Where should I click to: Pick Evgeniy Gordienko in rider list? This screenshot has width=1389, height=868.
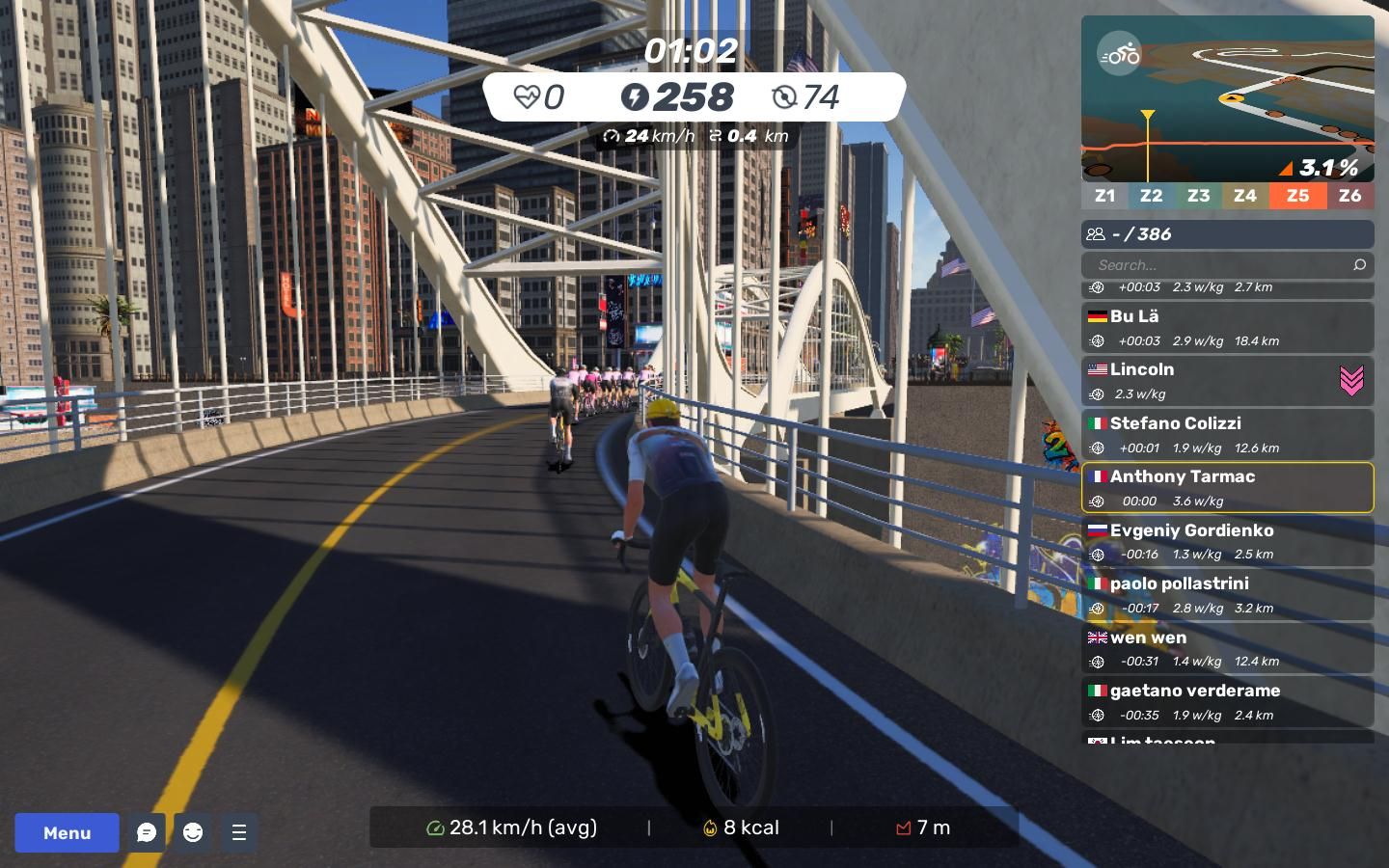pos(1227,542)
